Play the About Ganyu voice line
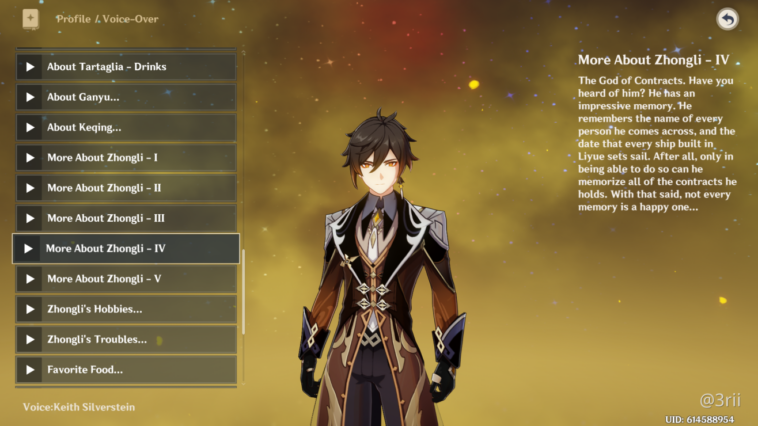This screenshot has width=758, height=426. coord(127,97)
